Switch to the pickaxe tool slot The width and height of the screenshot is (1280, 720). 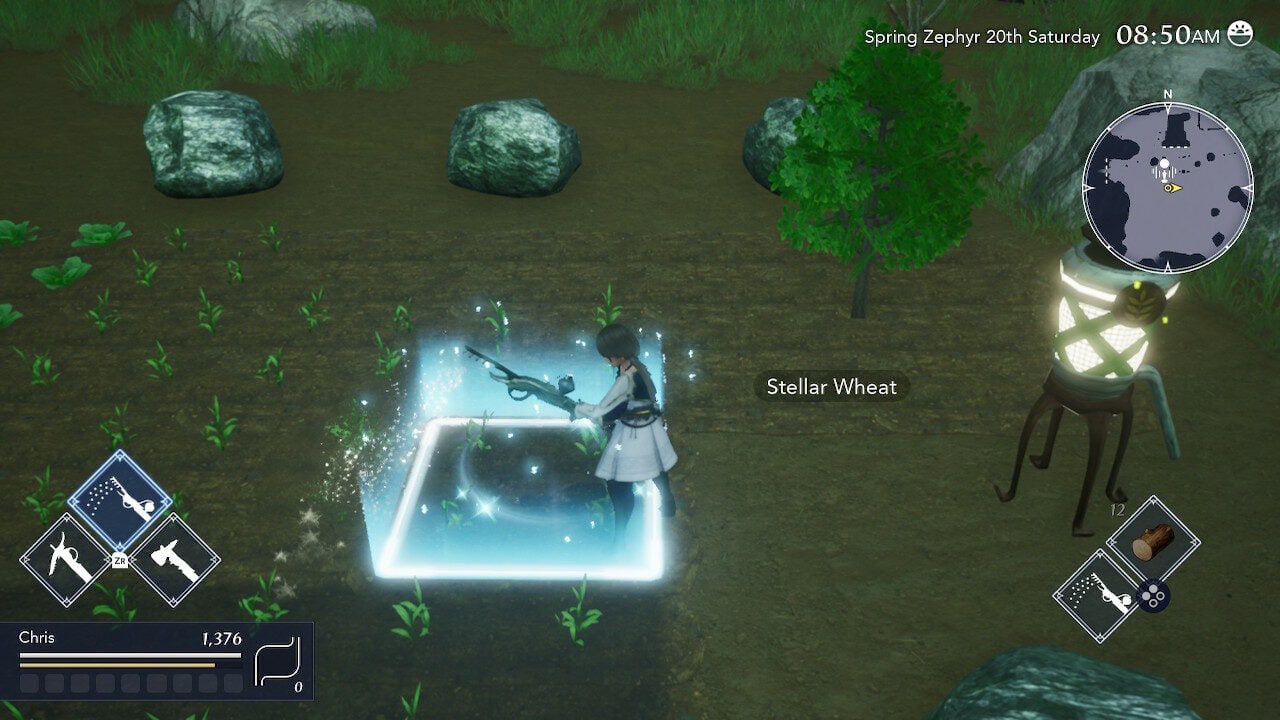click(65, 561)
